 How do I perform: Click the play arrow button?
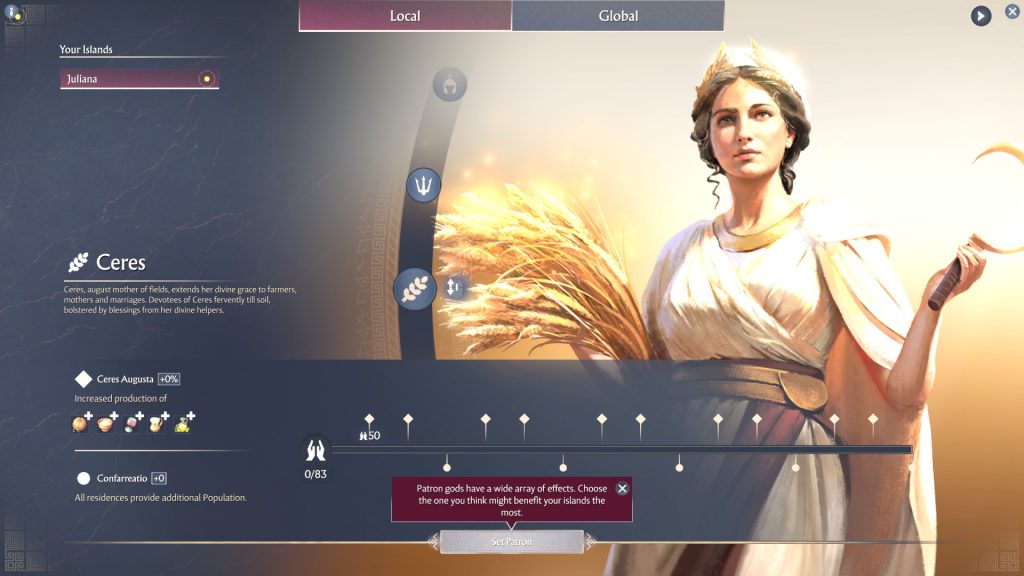(x=981, y=16)
